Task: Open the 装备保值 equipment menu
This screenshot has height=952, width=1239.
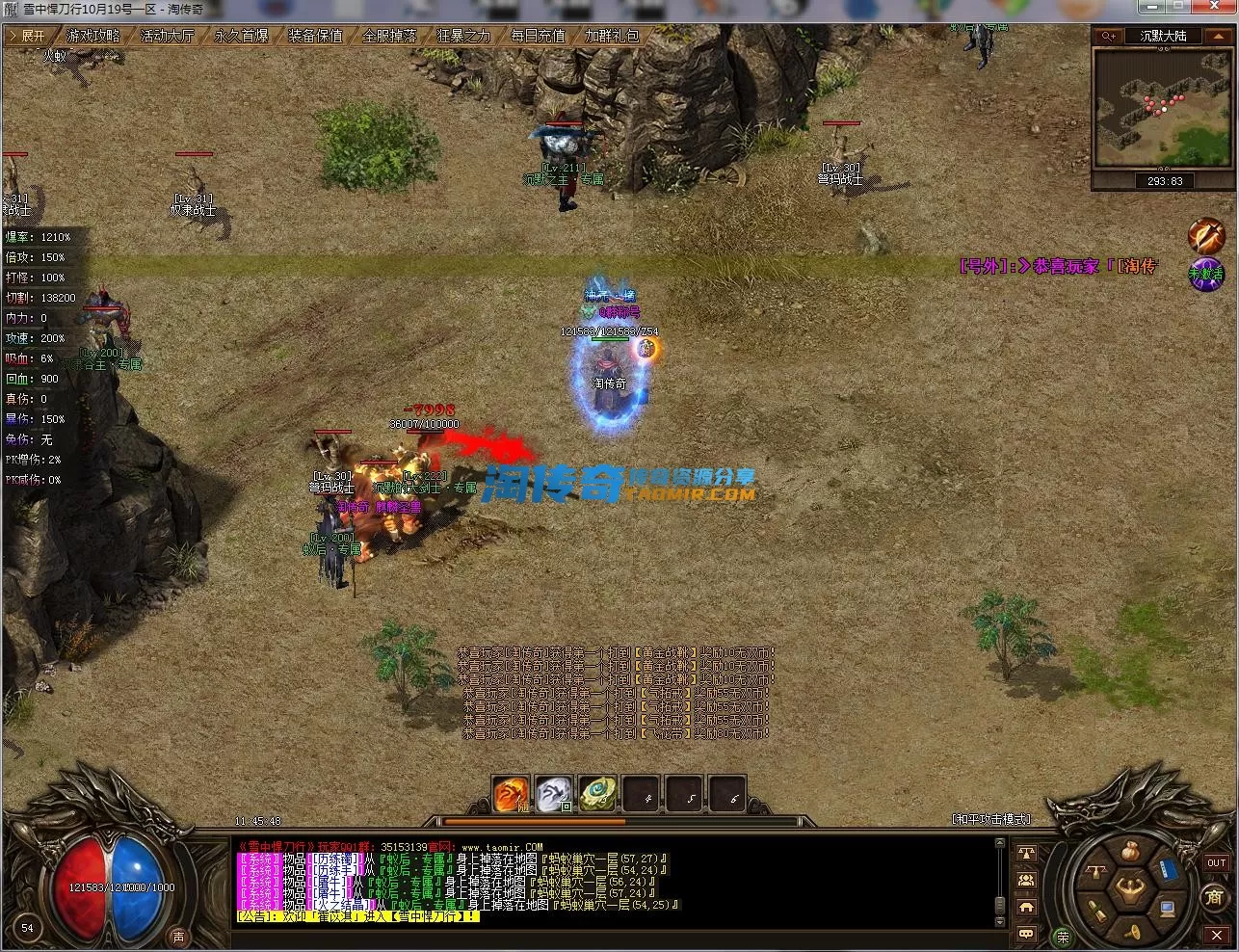Action: (x=315, y=36)
